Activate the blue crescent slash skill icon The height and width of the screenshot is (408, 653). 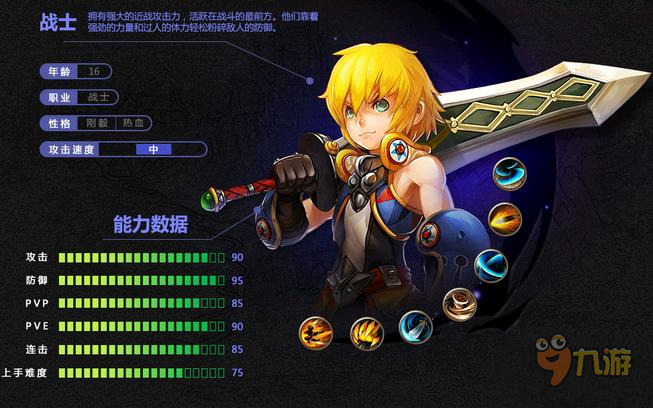pyautogui.click(x=491, y=264)
